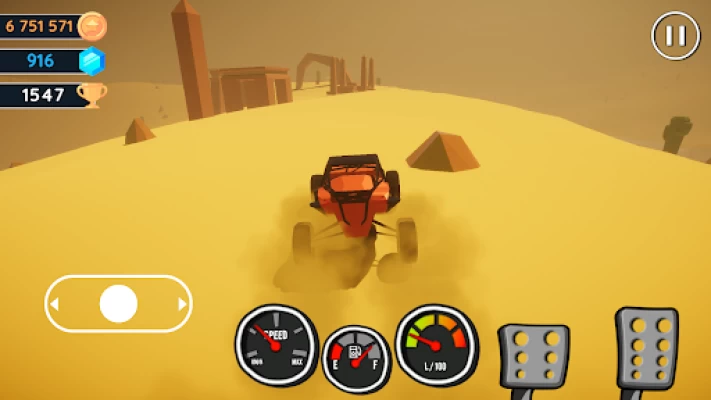The width and height of the screenshot is (711, 400).
Task: Steer left using the slider's left arrow
Action: pos(55,303)
